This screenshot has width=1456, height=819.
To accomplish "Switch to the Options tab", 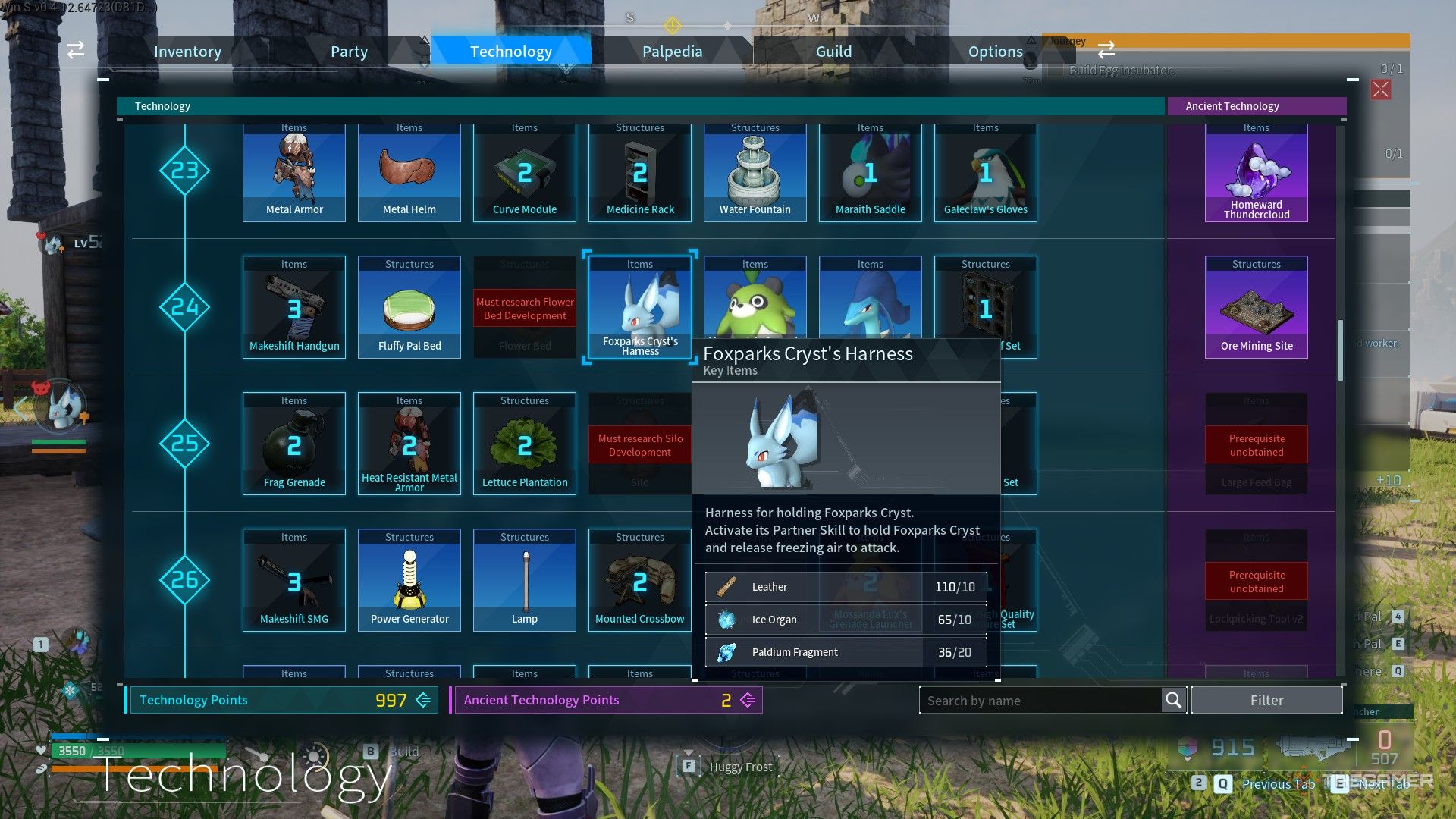I will point(995,52).
